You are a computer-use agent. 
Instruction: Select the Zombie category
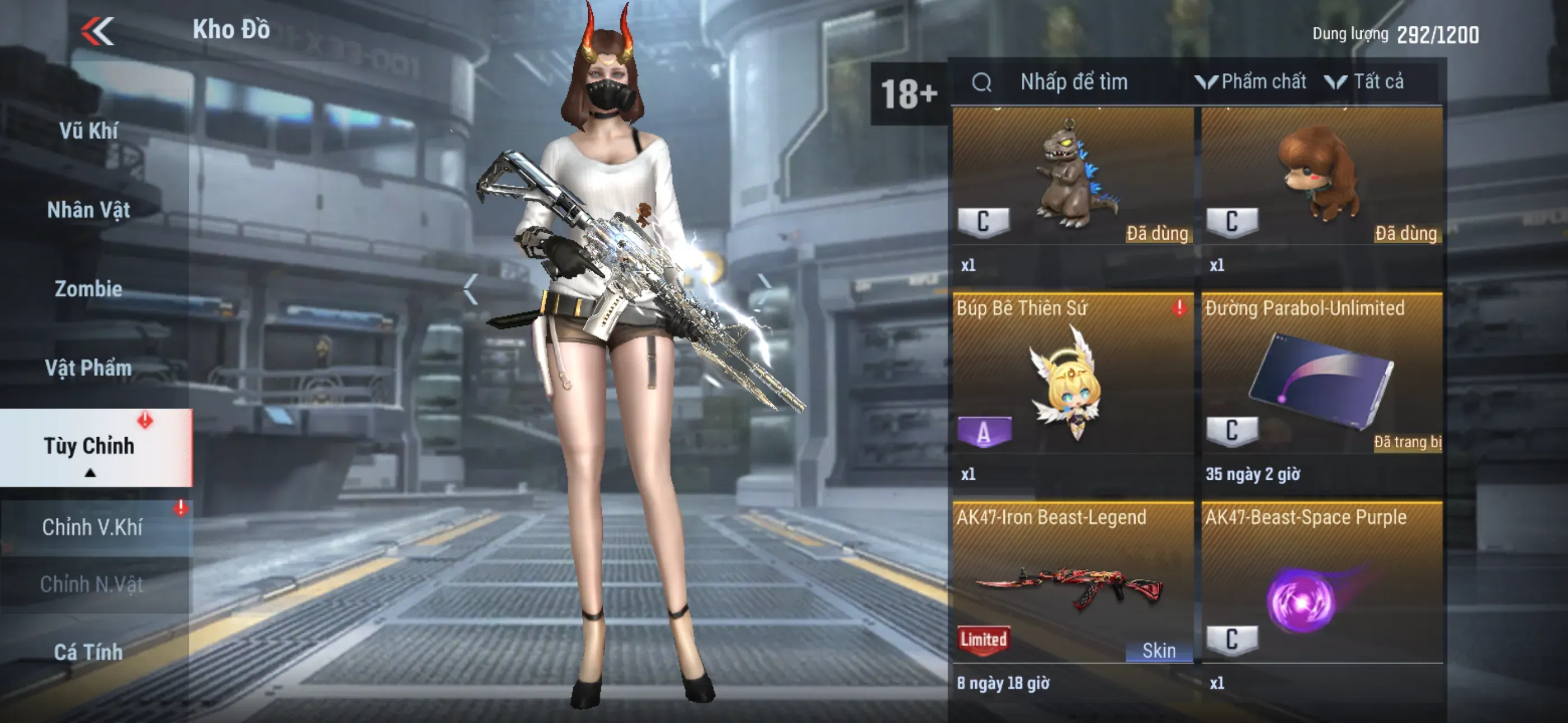[x=89, y=289]
